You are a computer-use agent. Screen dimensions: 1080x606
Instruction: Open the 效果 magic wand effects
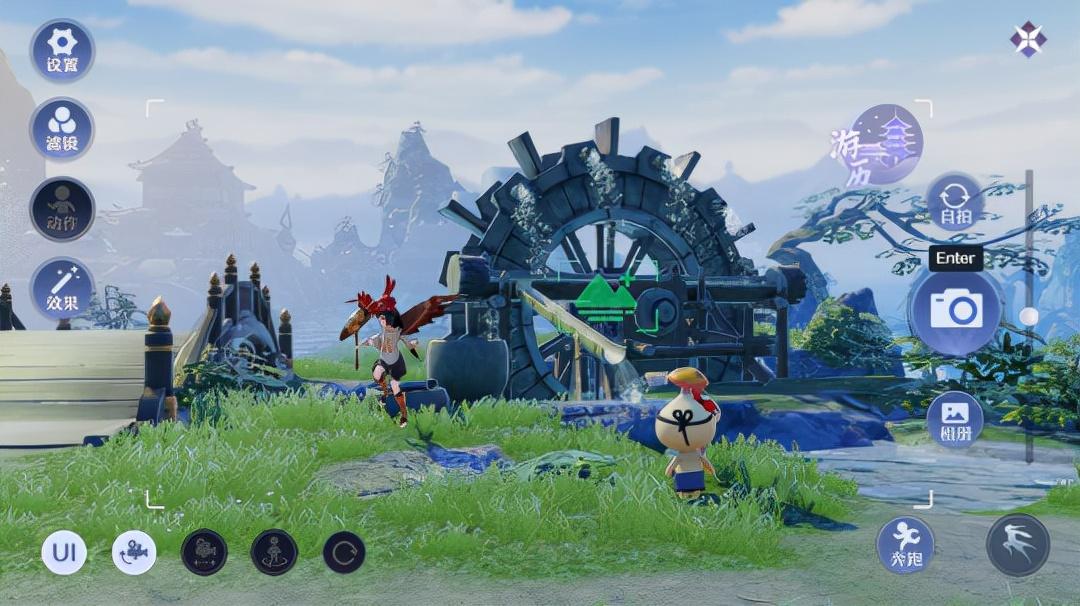pos(62,288)
